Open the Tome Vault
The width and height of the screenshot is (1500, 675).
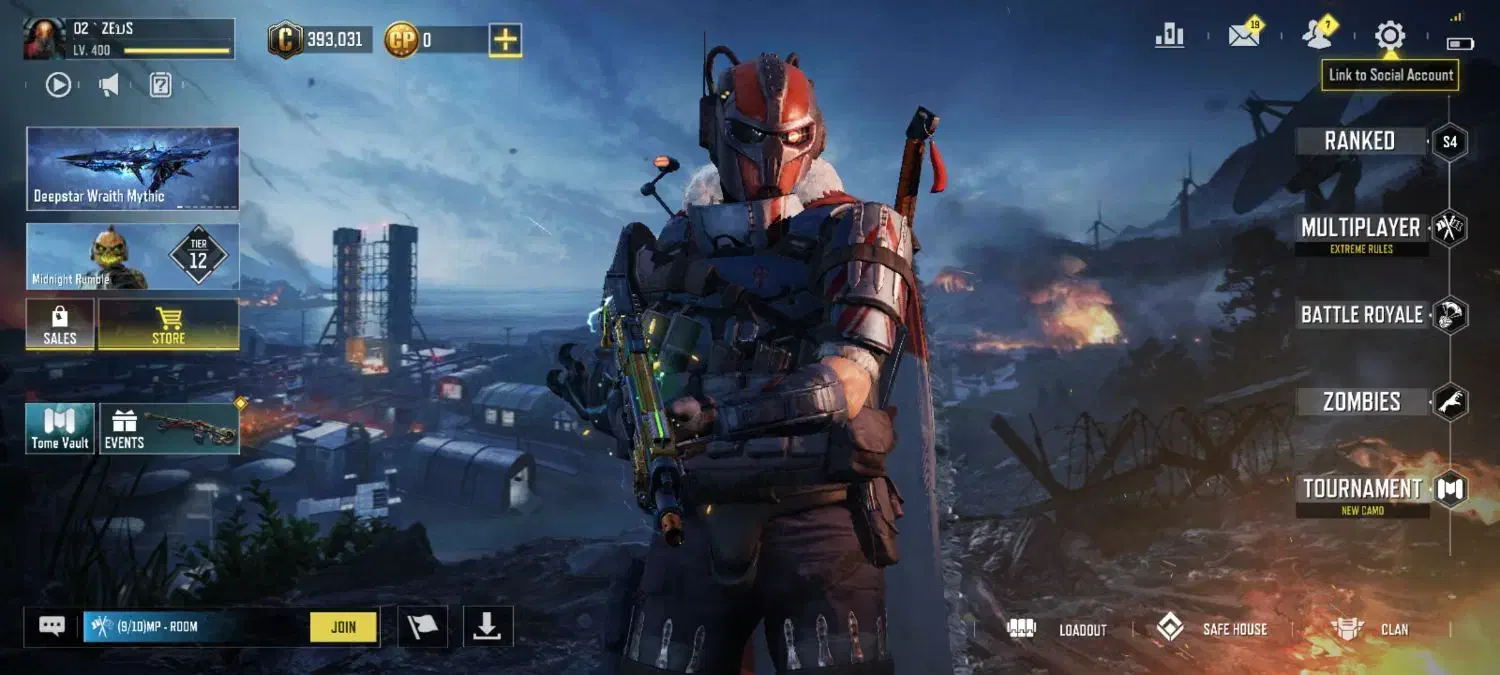60,429
